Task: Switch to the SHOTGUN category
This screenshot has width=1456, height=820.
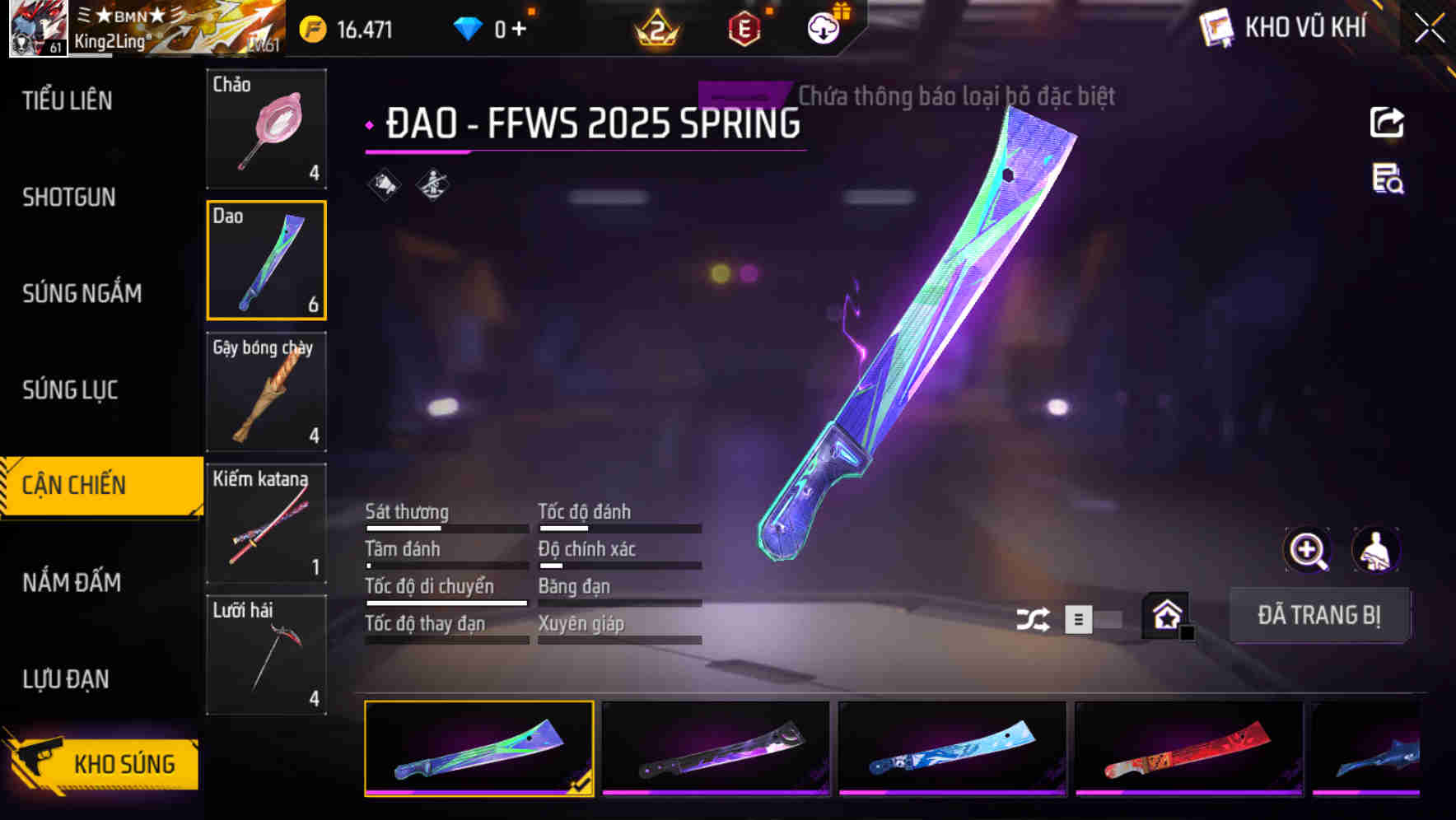Action: 69,197
